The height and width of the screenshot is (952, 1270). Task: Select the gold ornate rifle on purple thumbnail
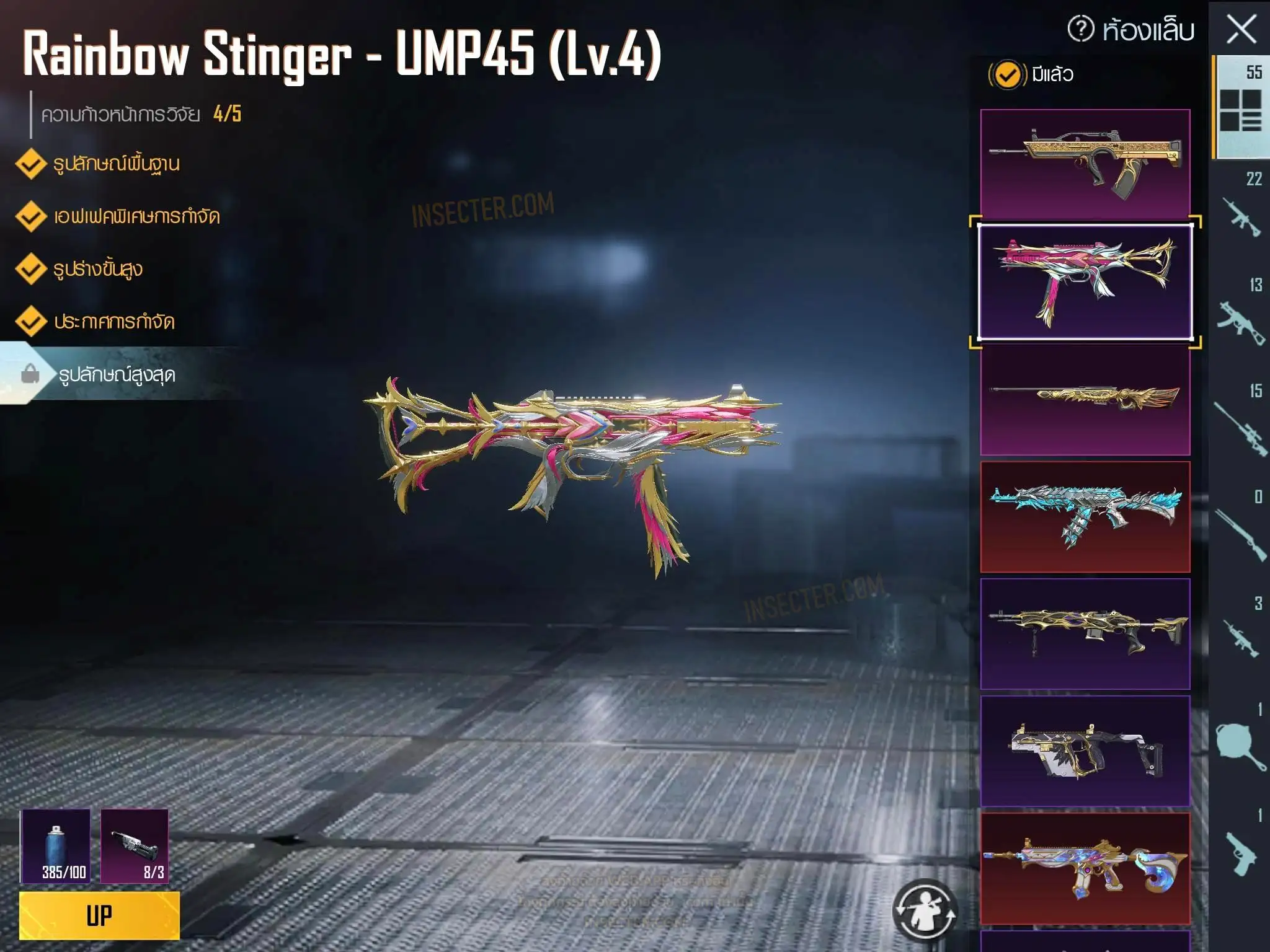pos(1085,633)
